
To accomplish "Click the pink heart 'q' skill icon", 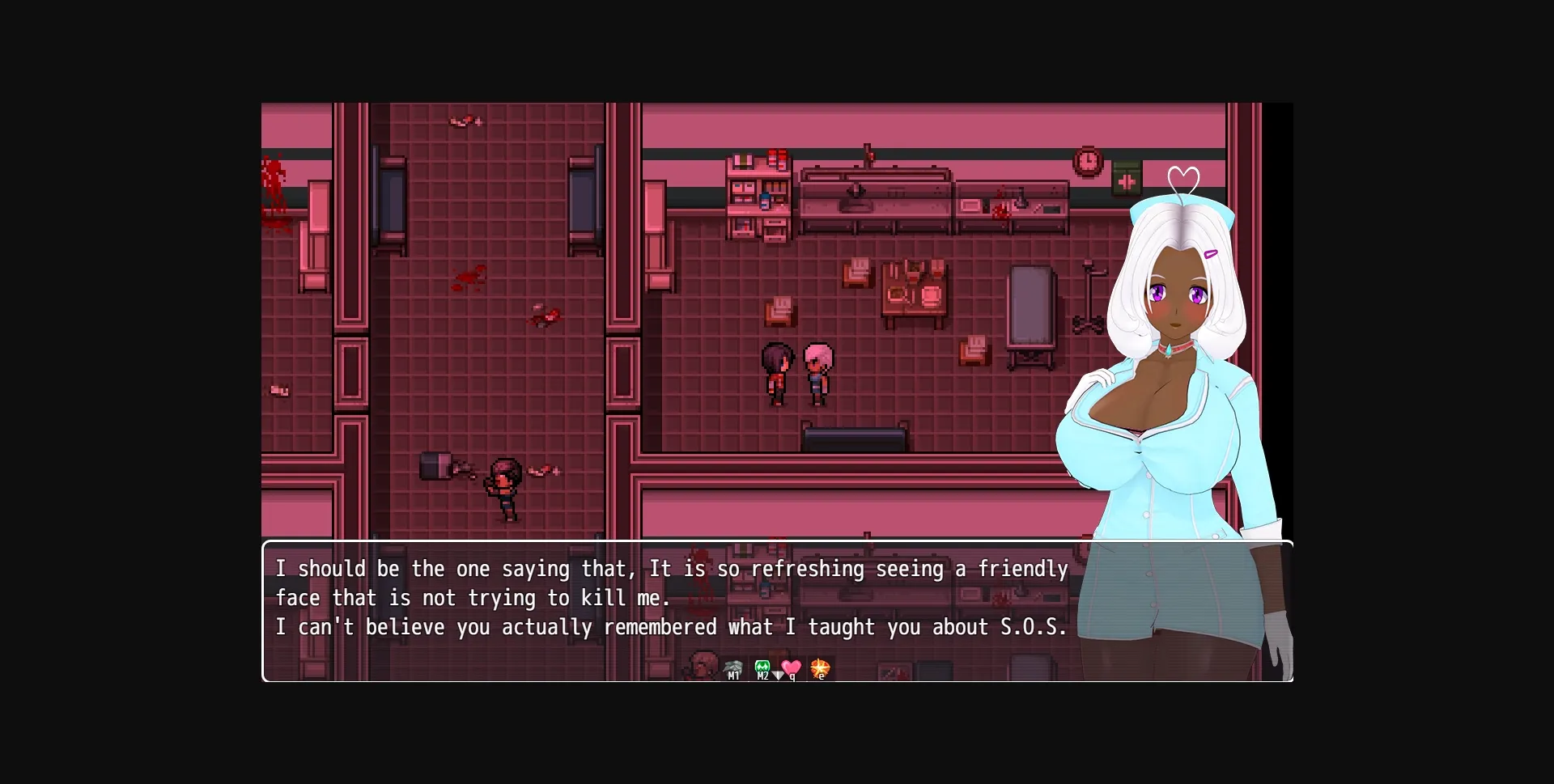I will click(791, 665).
